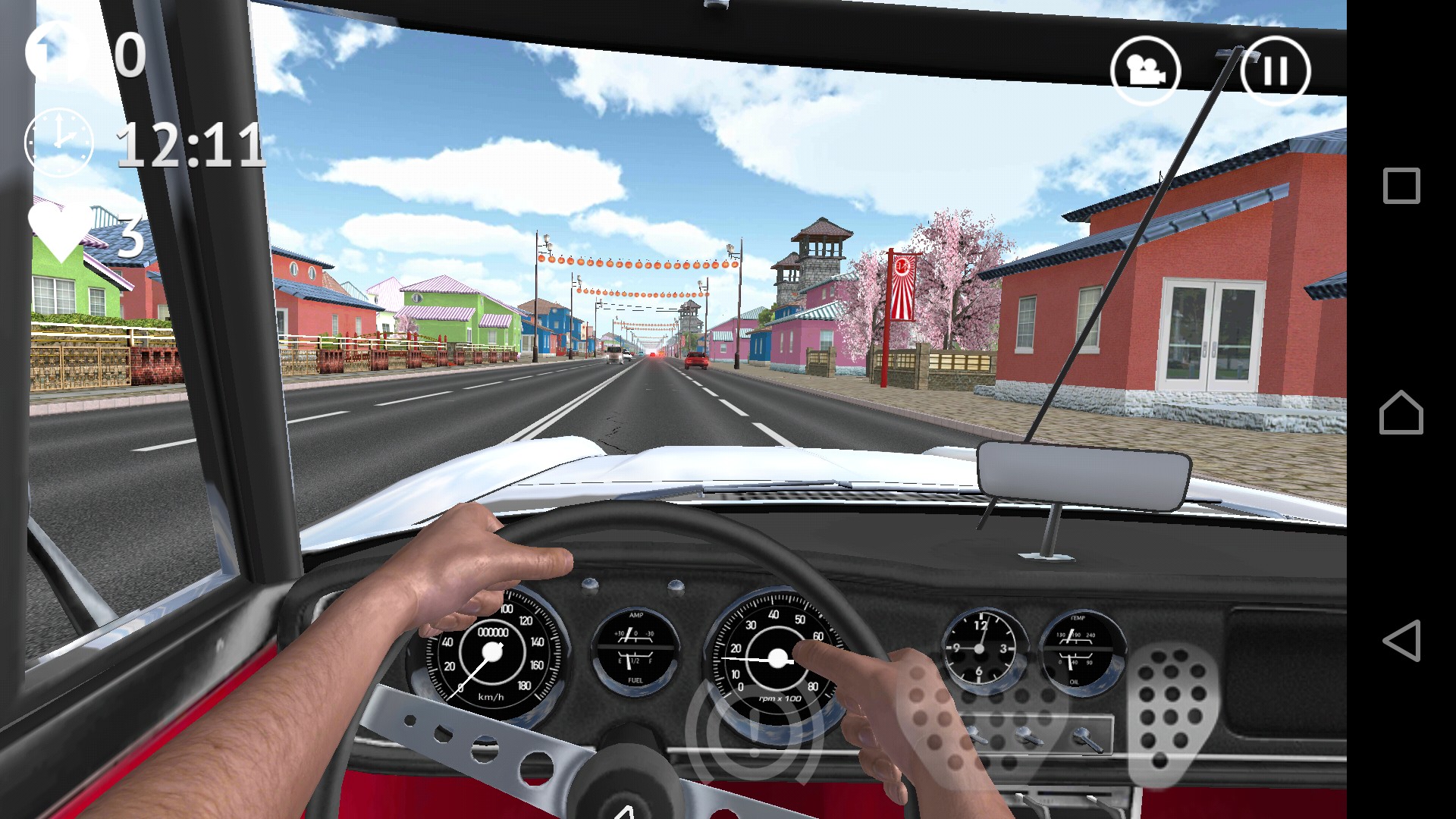
Task: Pause the game with the pause button
Action: point(1275,71)
